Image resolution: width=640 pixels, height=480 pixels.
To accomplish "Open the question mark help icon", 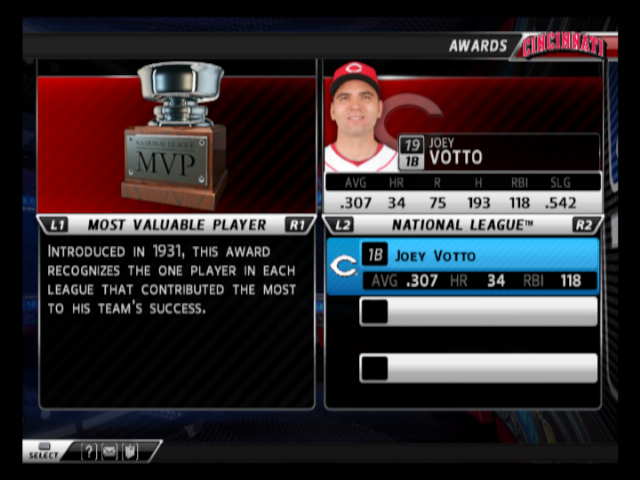I will (x=89, y=452).
